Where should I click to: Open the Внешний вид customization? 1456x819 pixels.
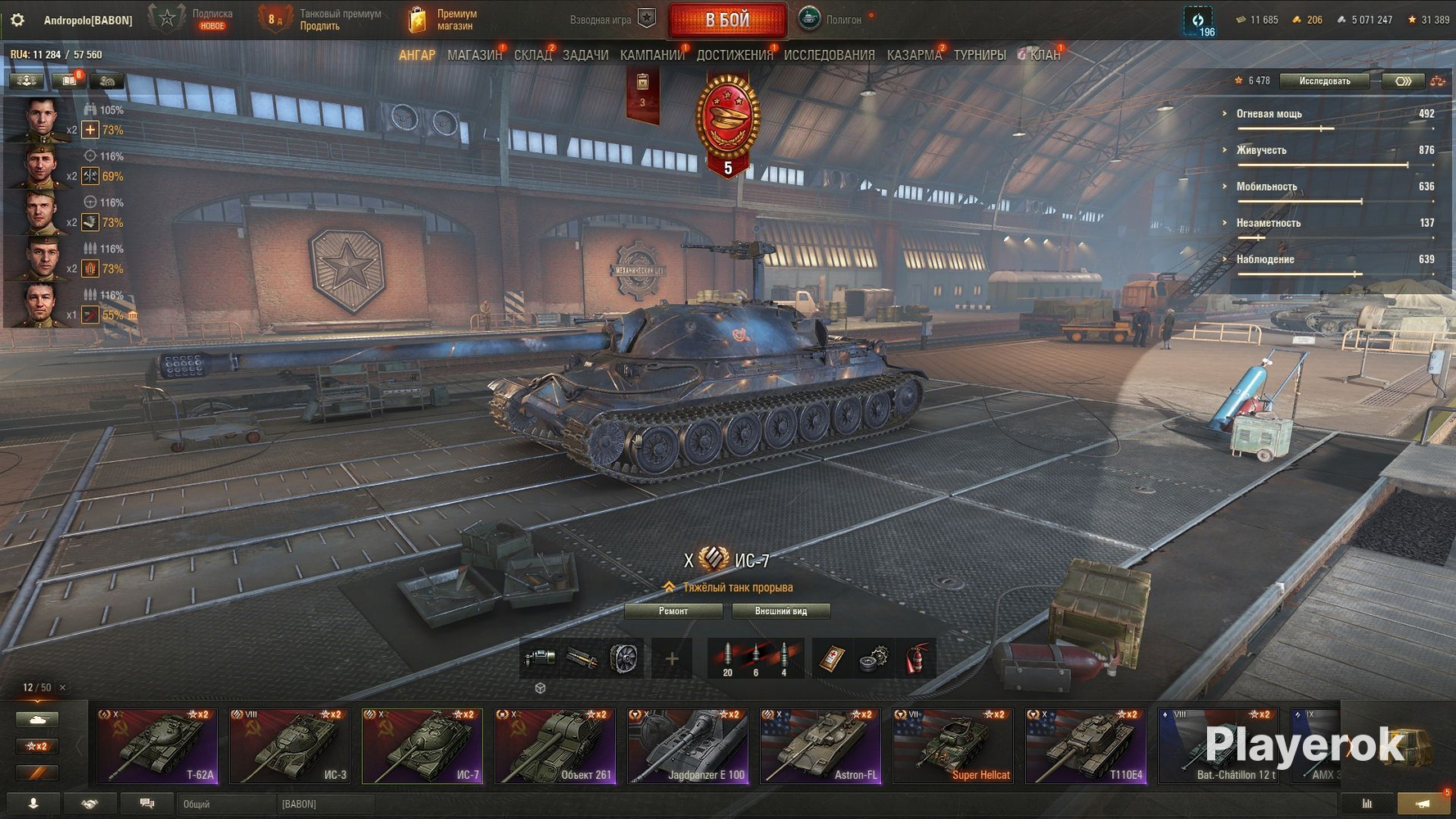point(780,611)
